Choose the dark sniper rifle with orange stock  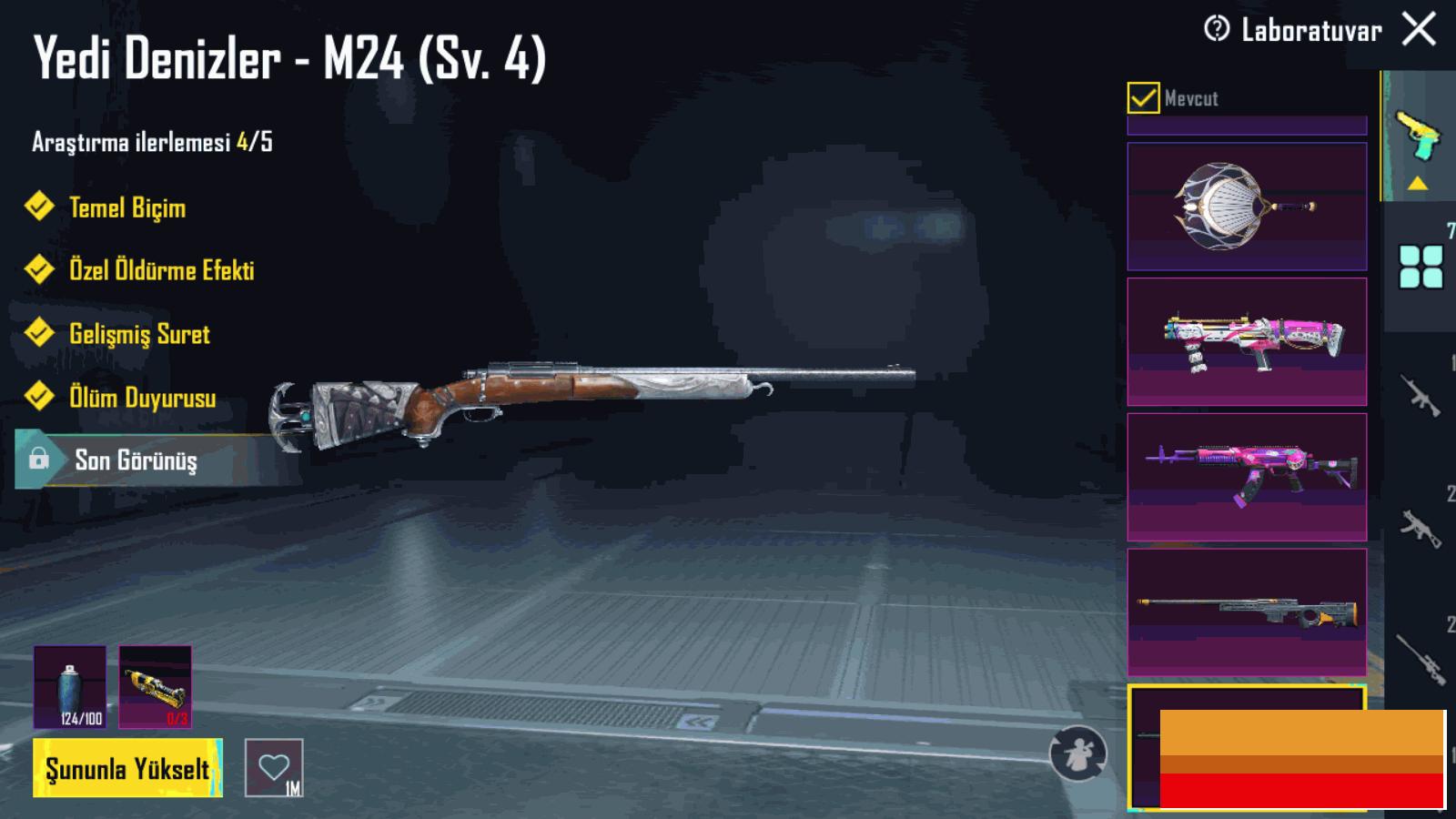(1247, 612)
